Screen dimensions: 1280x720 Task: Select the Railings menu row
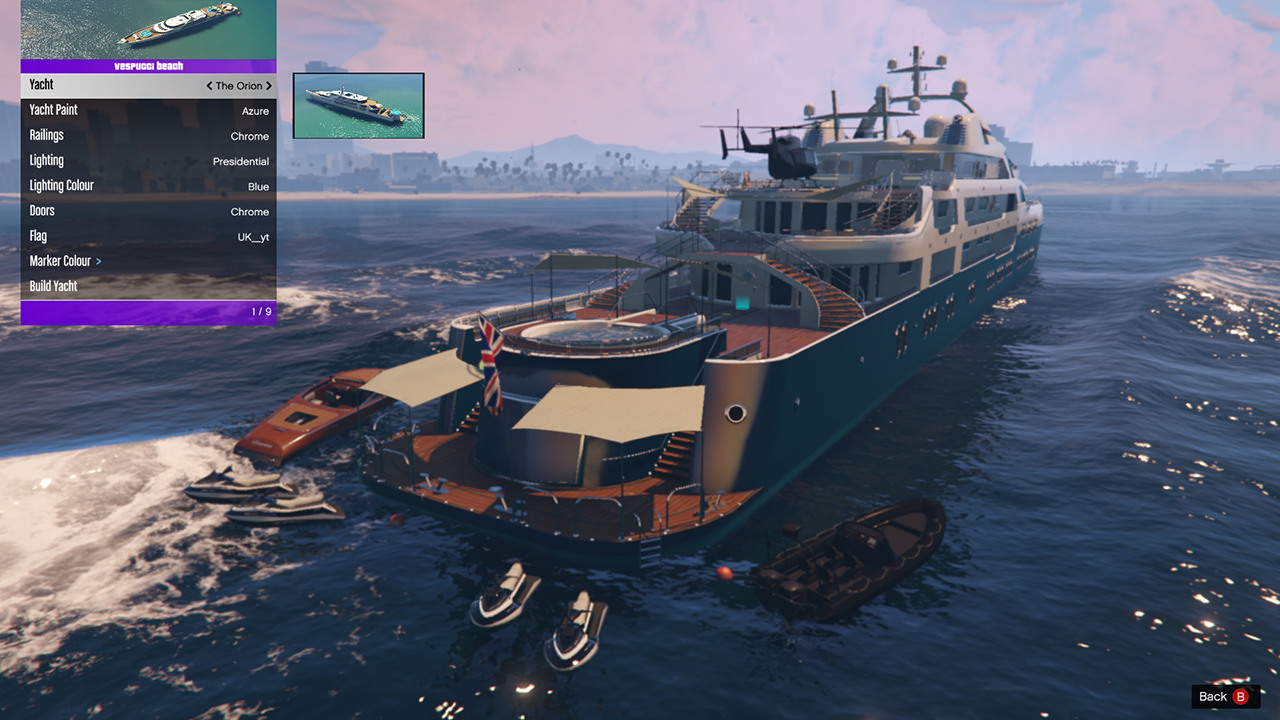click(x=148, y=135)
